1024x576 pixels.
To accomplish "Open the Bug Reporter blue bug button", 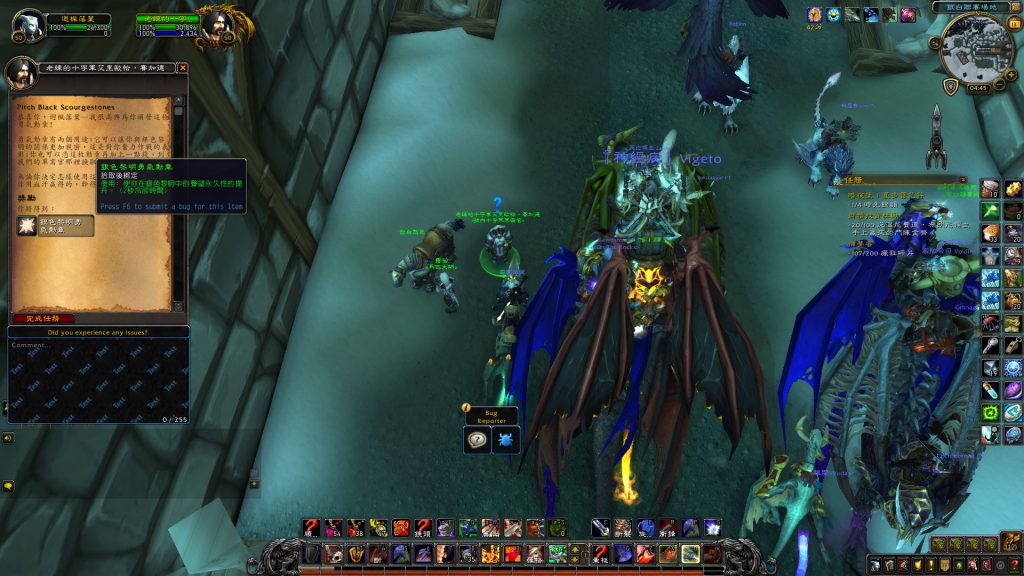I will pyautogui.click(x=506, y=440).
